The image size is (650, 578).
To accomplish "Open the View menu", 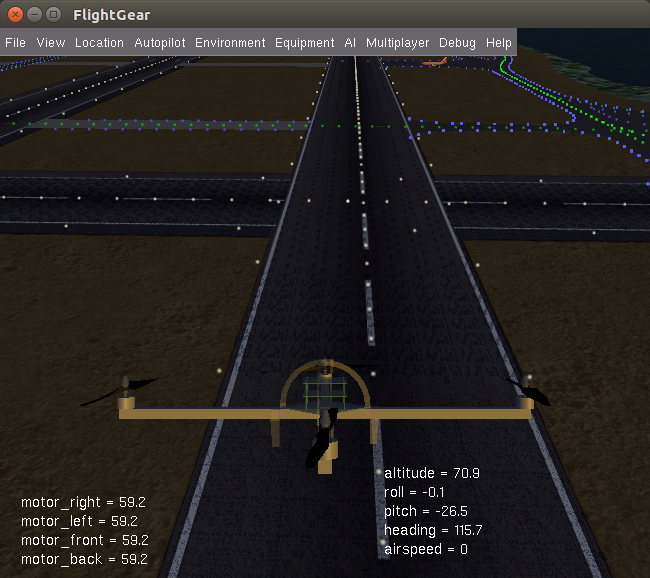I will pyautogui.click(x=50, y=43).
